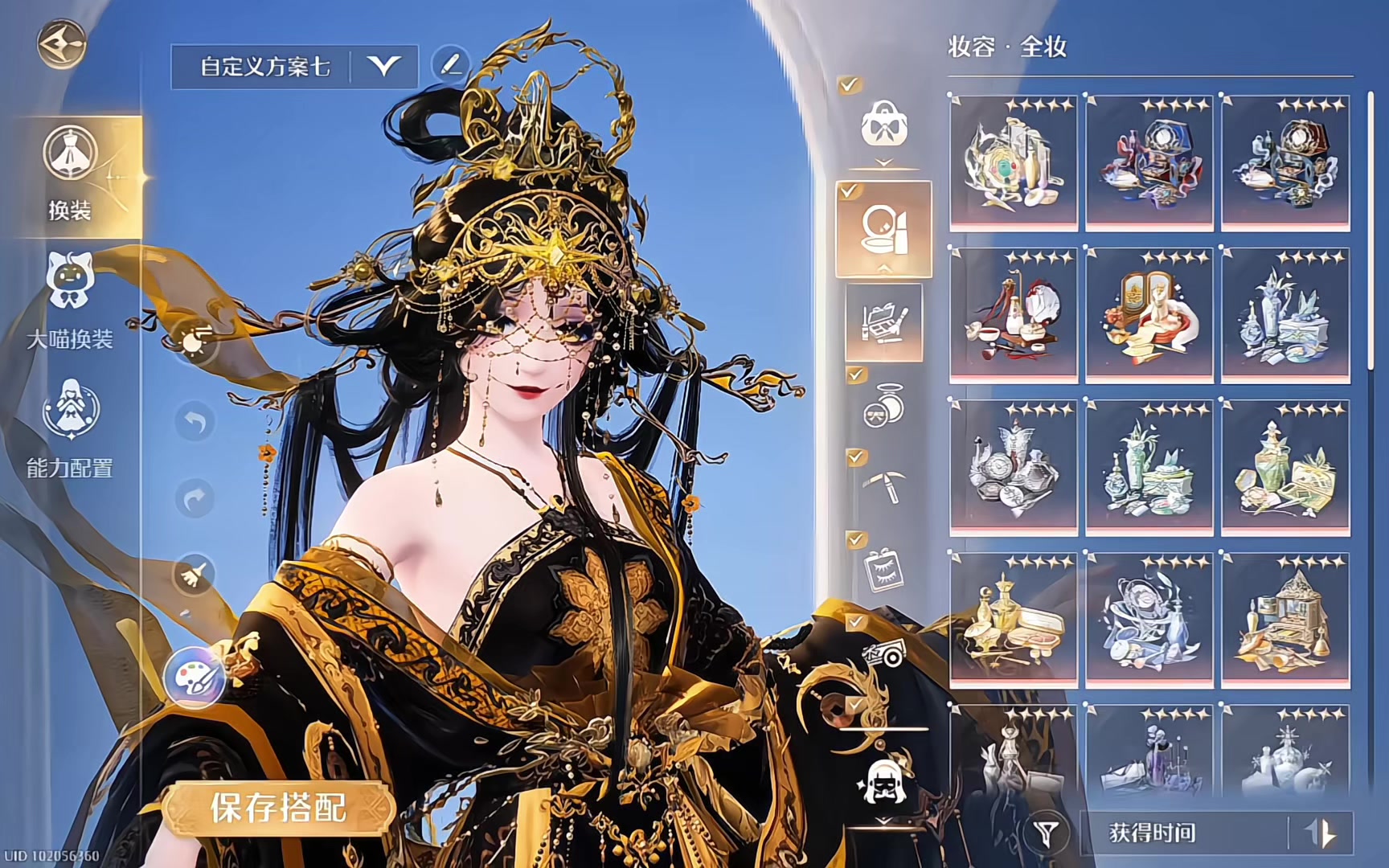
Task: Choose the full makeup mirror-and-lipstick category
Action: click(883, 229)
